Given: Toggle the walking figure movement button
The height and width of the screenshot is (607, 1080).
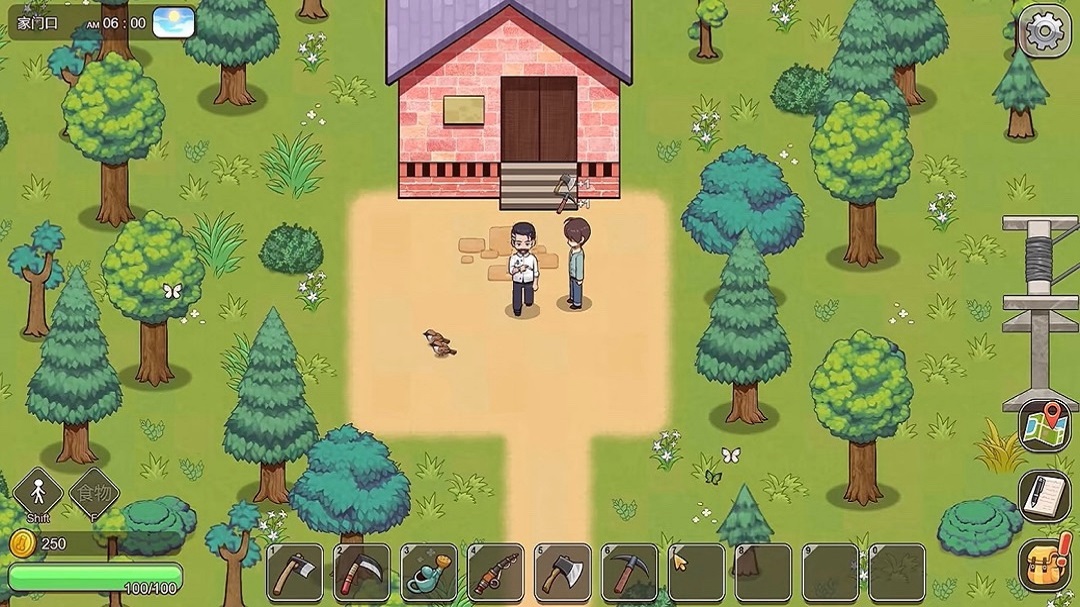Looking at the screenshot, I should pyautogui.click(x=38, y=493).
